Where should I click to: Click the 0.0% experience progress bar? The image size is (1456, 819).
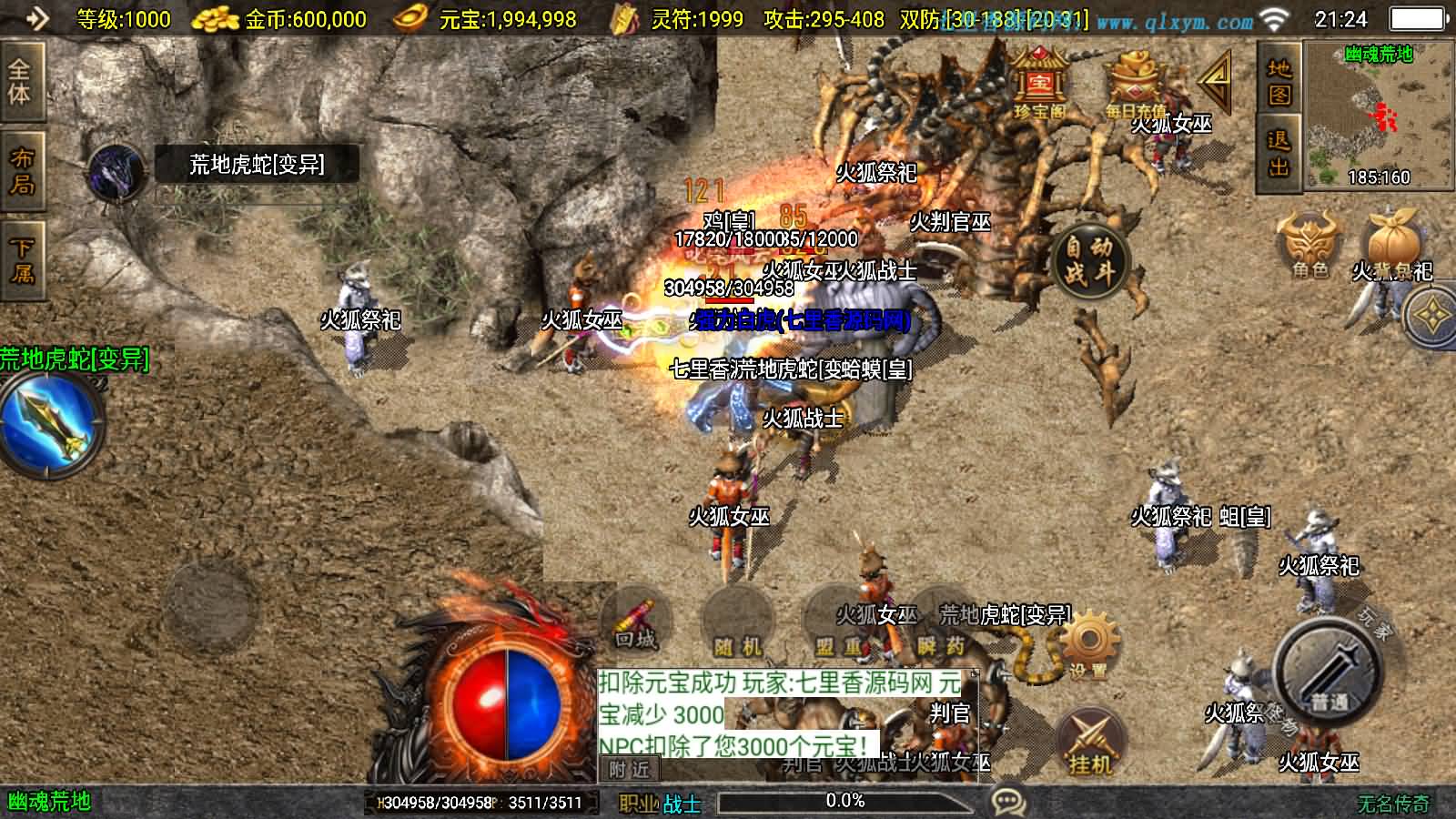coord(846,802)
